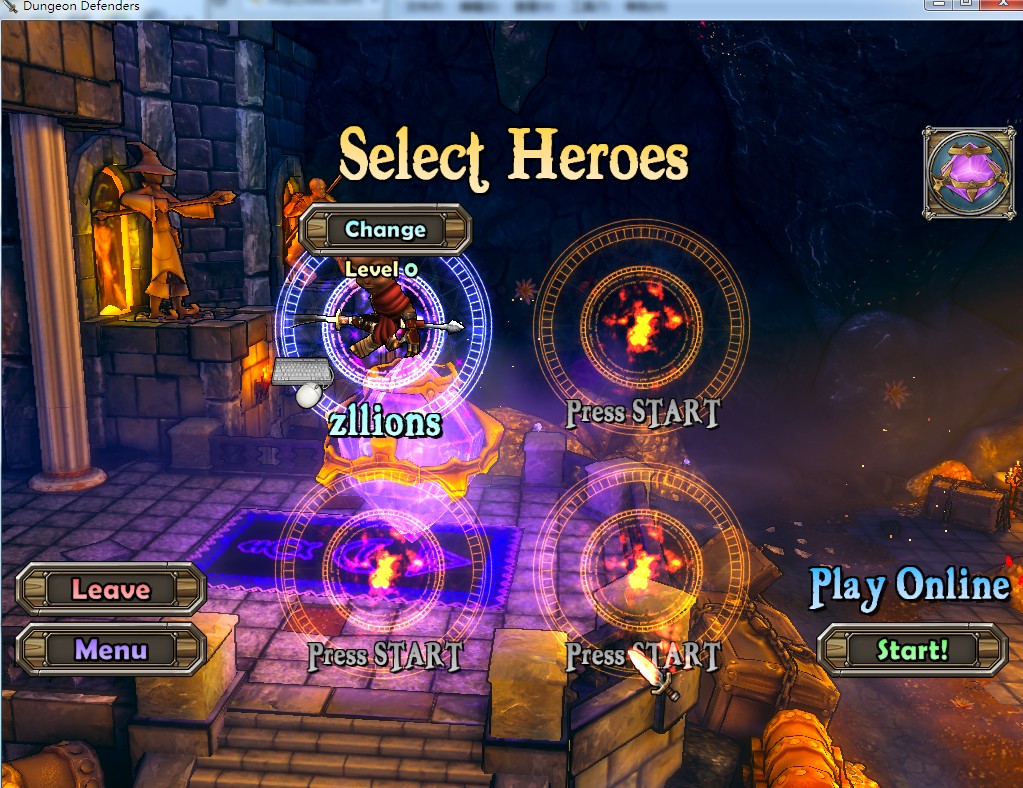This screenshot has width=1023, height=788.
Task: Click the Change hero button
Action: click(x=385, y=230)
